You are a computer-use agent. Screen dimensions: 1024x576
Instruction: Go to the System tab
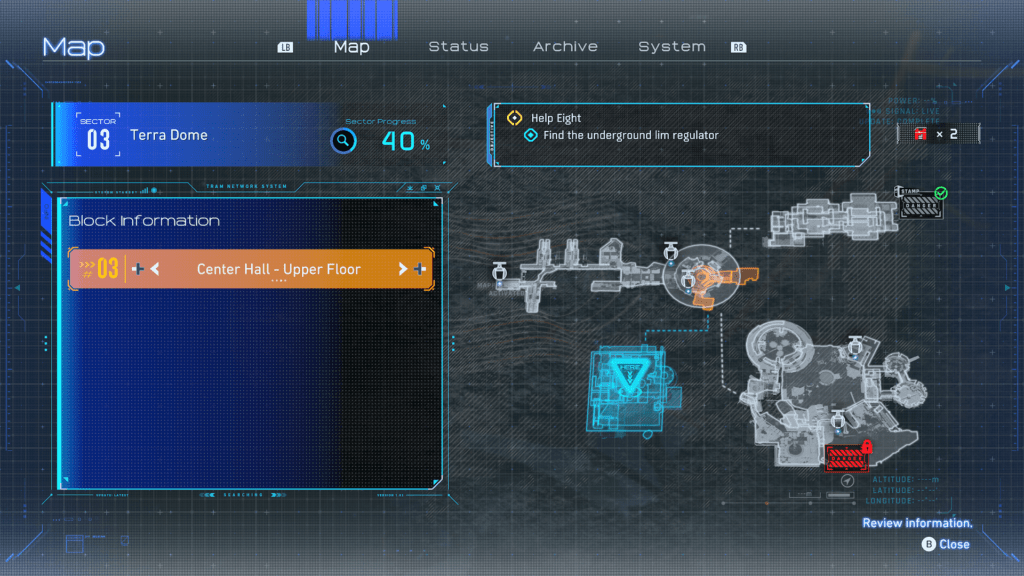tap(672, 47)
